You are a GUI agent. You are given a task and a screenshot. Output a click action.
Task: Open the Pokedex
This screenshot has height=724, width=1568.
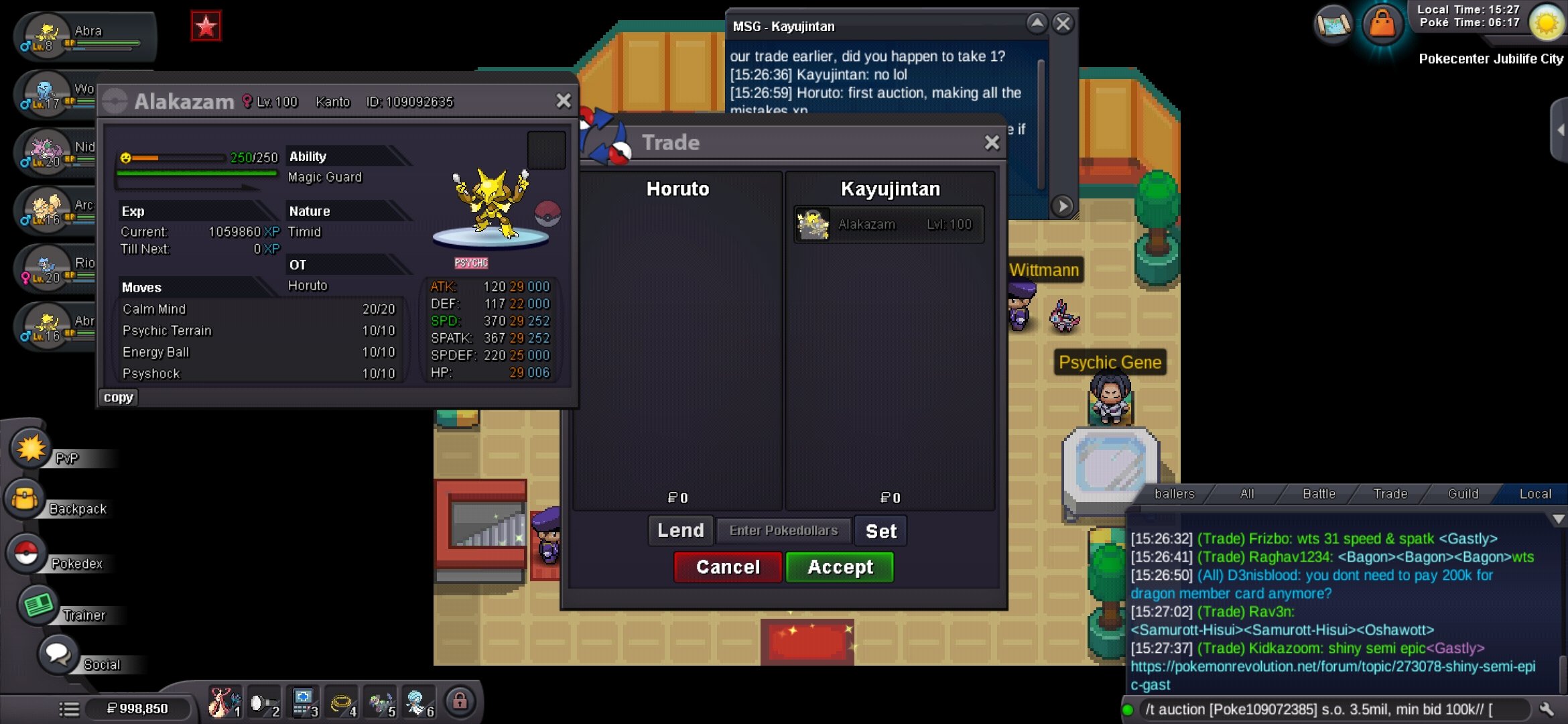coord(27,554)
